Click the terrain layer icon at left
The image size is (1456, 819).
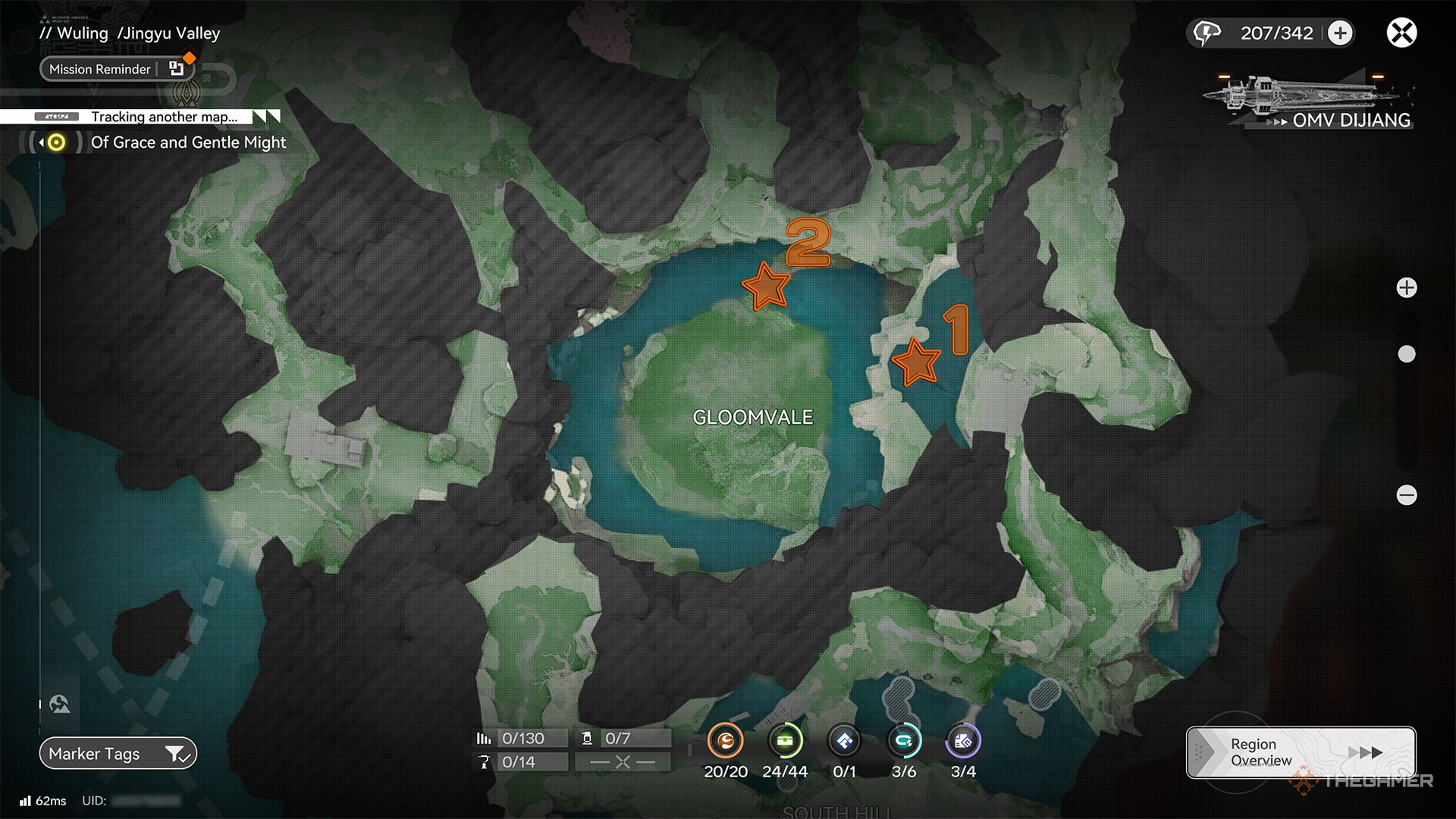(60, 704)
